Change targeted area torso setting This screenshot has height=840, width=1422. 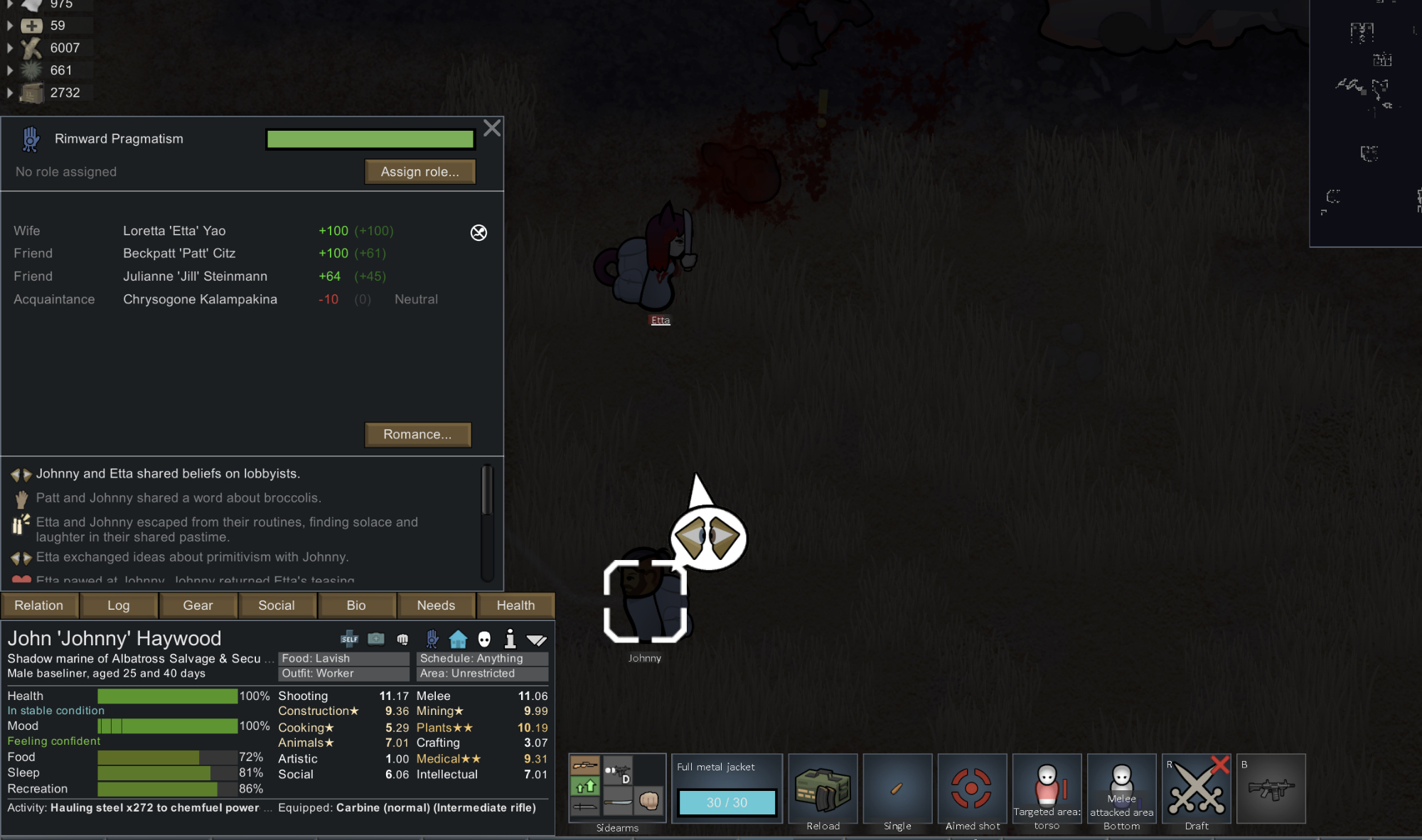tap(1047, 790)
